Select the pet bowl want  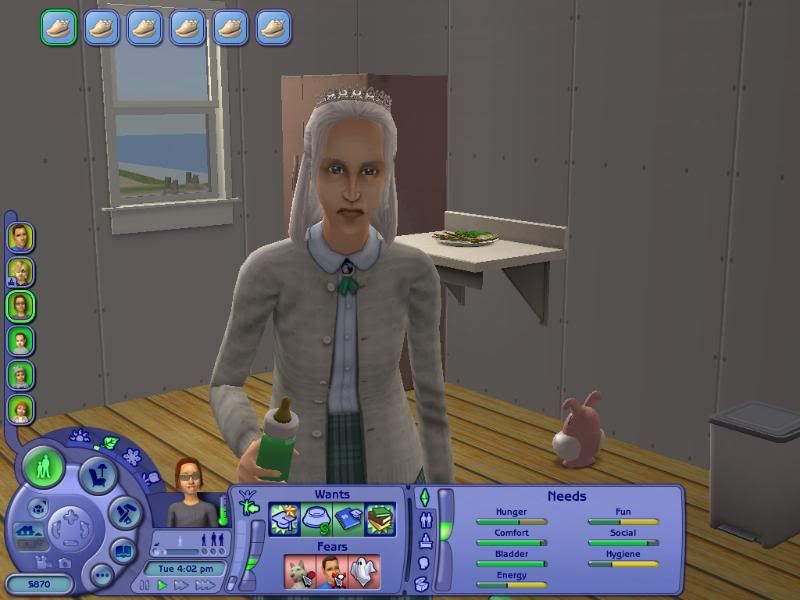(x=316, y=519)
